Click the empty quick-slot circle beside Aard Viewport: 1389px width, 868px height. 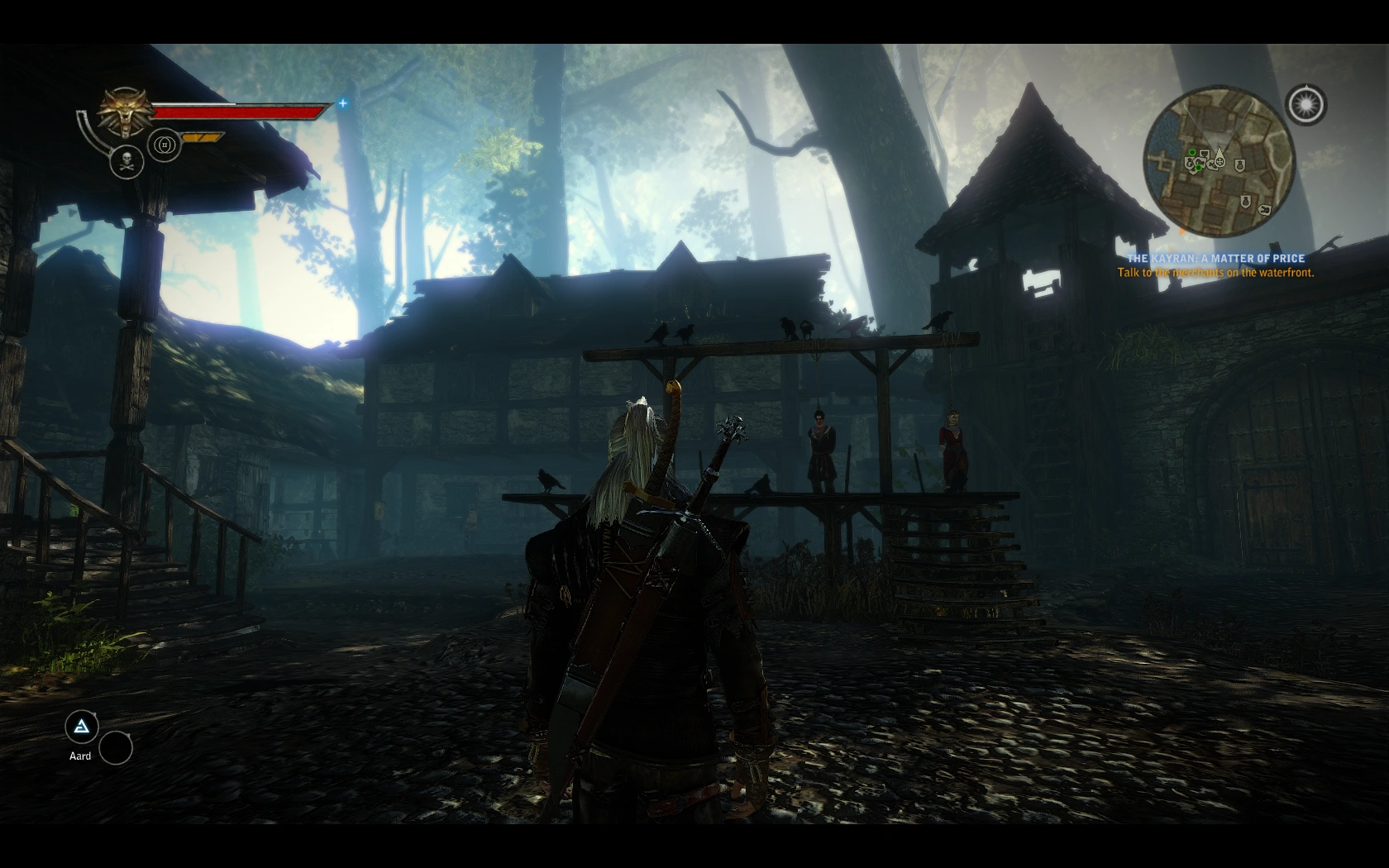coord(116,747)
